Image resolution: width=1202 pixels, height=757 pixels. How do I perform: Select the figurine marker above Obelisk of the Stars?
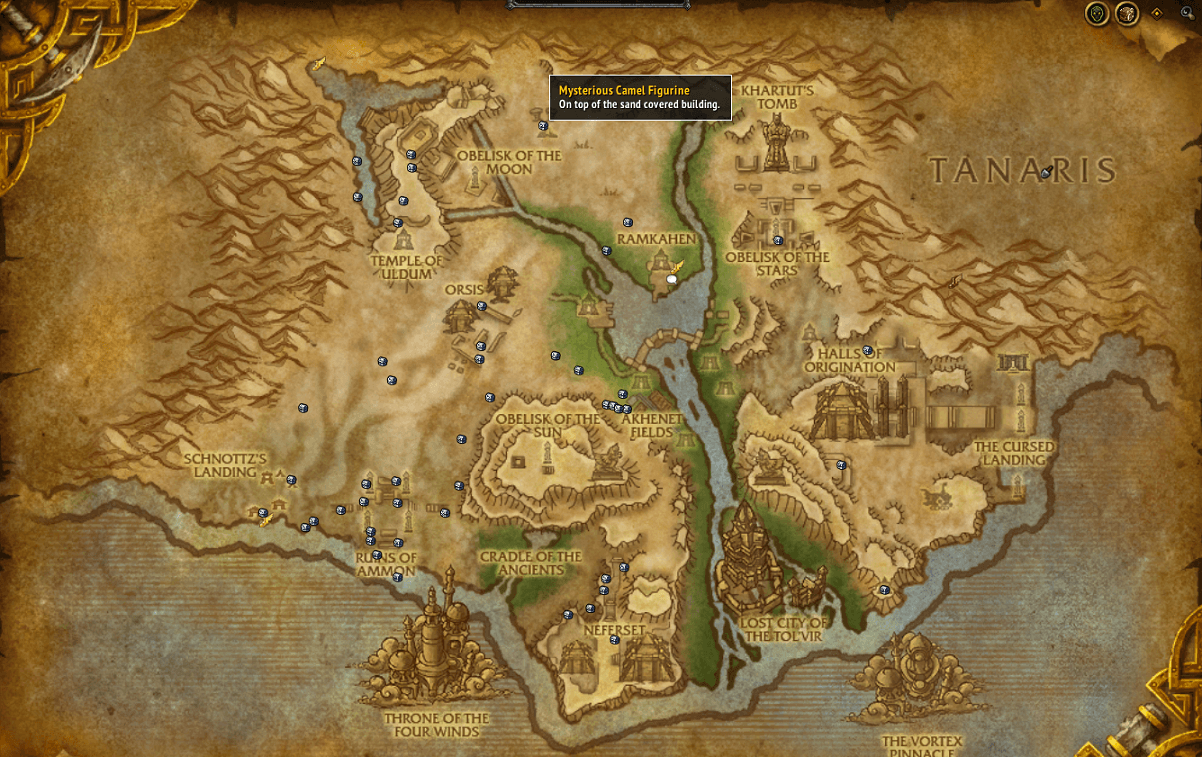[x=777, y=240]
